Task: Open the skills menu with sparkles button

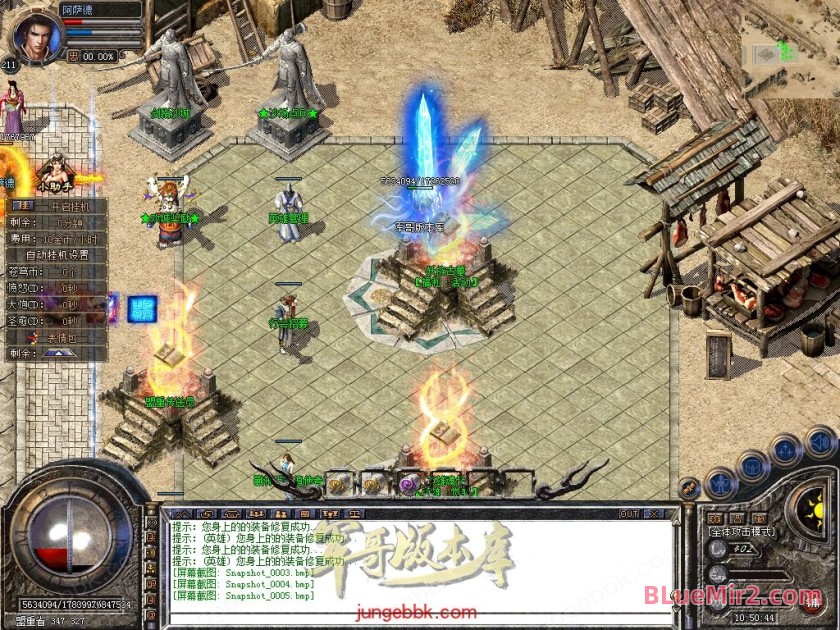Action: pyautogui.click(x=787, y=449)
